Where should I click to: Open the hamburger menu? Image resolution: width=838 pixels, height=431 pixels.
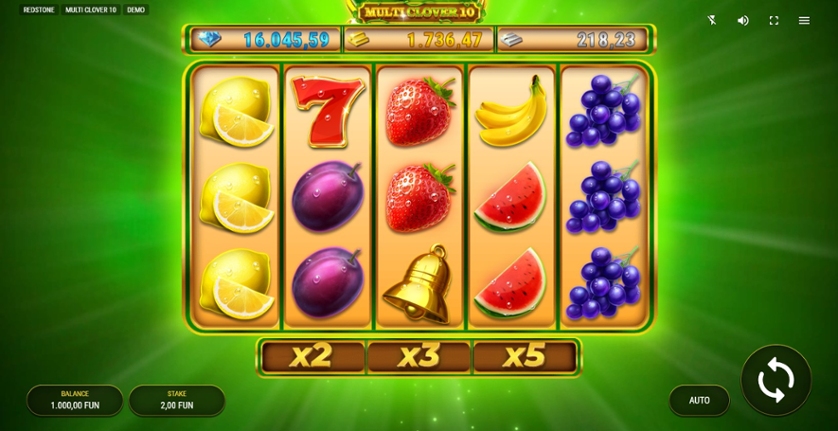804,20
